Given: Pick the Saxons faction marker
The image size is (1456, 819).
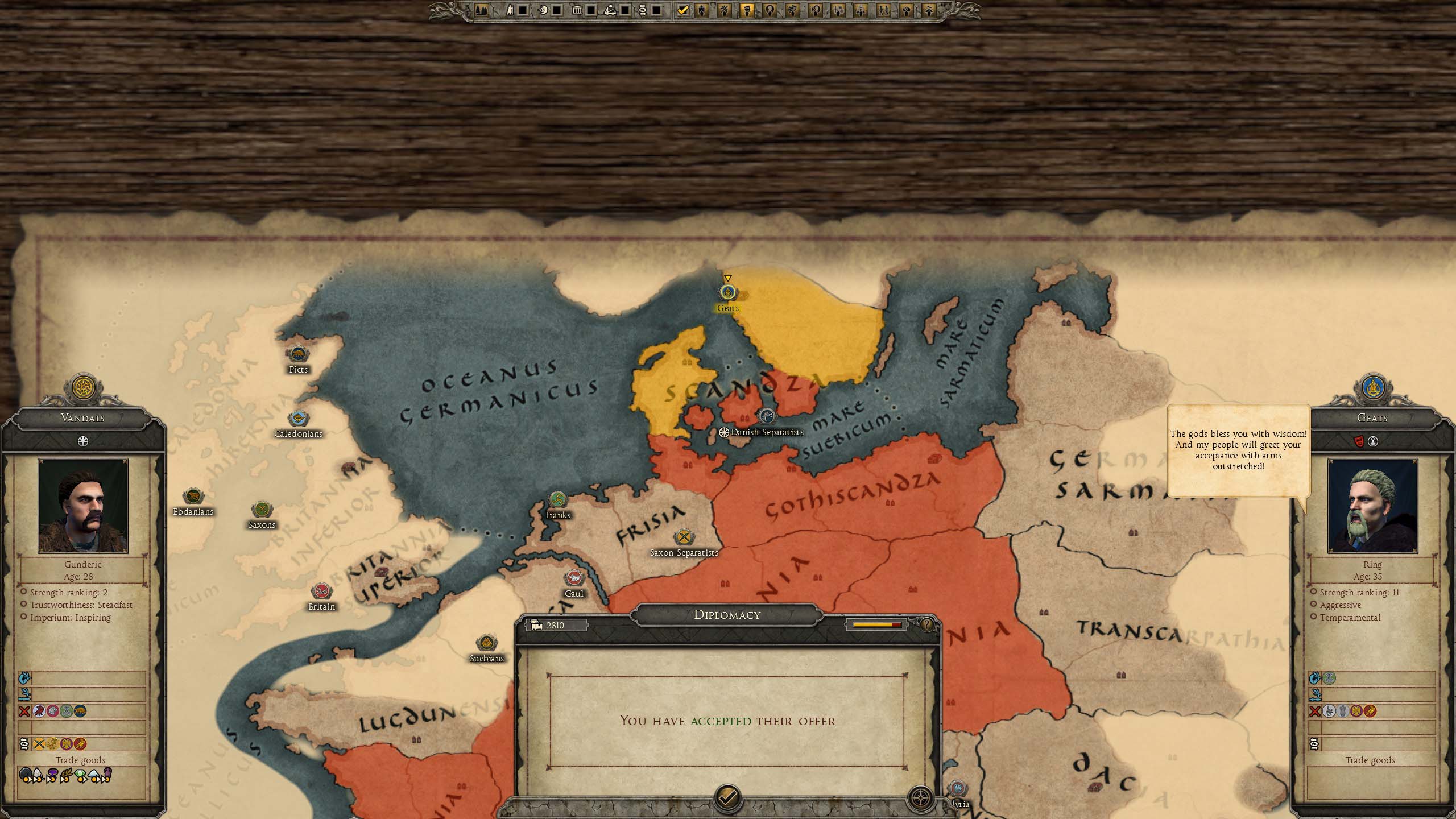Looking at the screenshot, I should click(262, 510).
